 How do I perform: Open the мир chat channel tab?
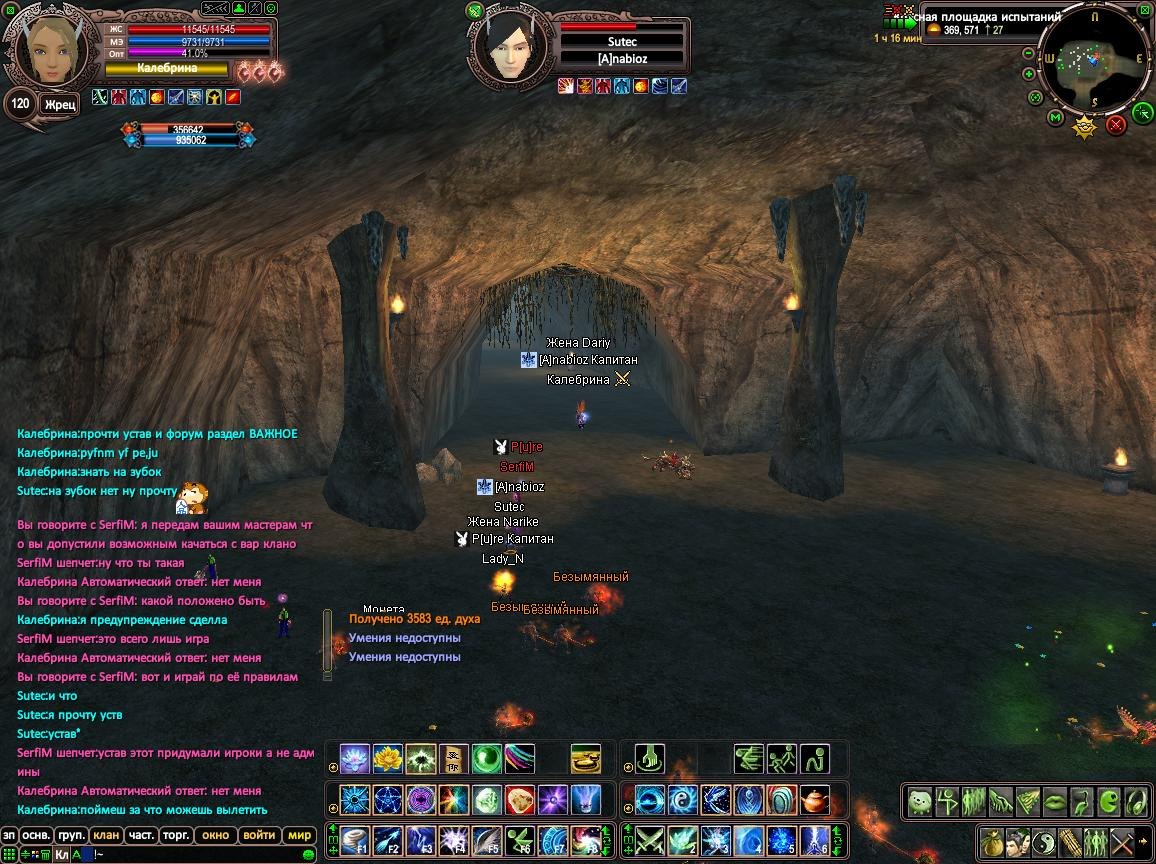[x=299, y=835]
